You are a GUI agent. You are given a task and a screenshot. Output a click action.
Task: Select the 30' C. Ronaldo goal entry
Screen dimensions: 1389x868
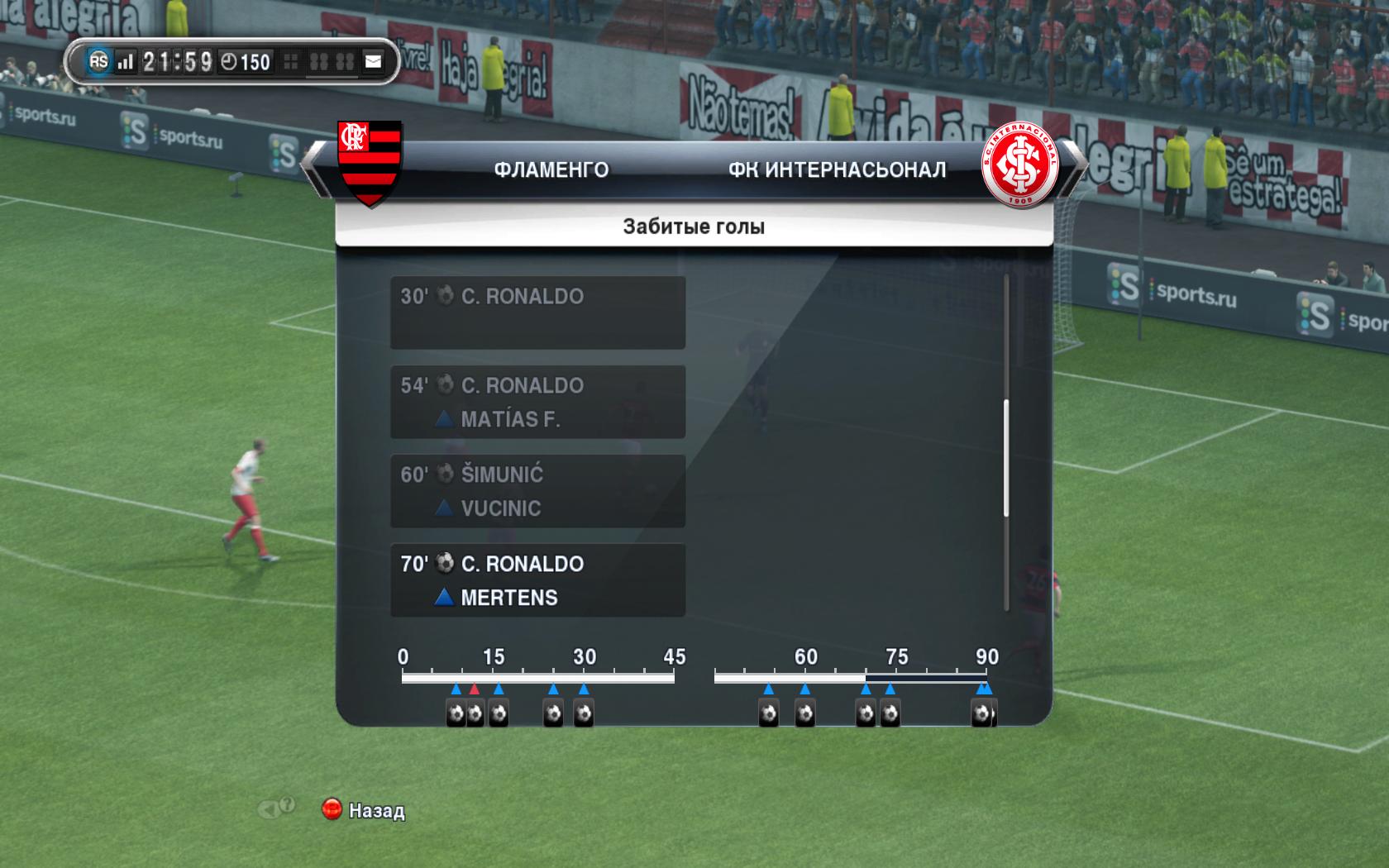(537, 312)
